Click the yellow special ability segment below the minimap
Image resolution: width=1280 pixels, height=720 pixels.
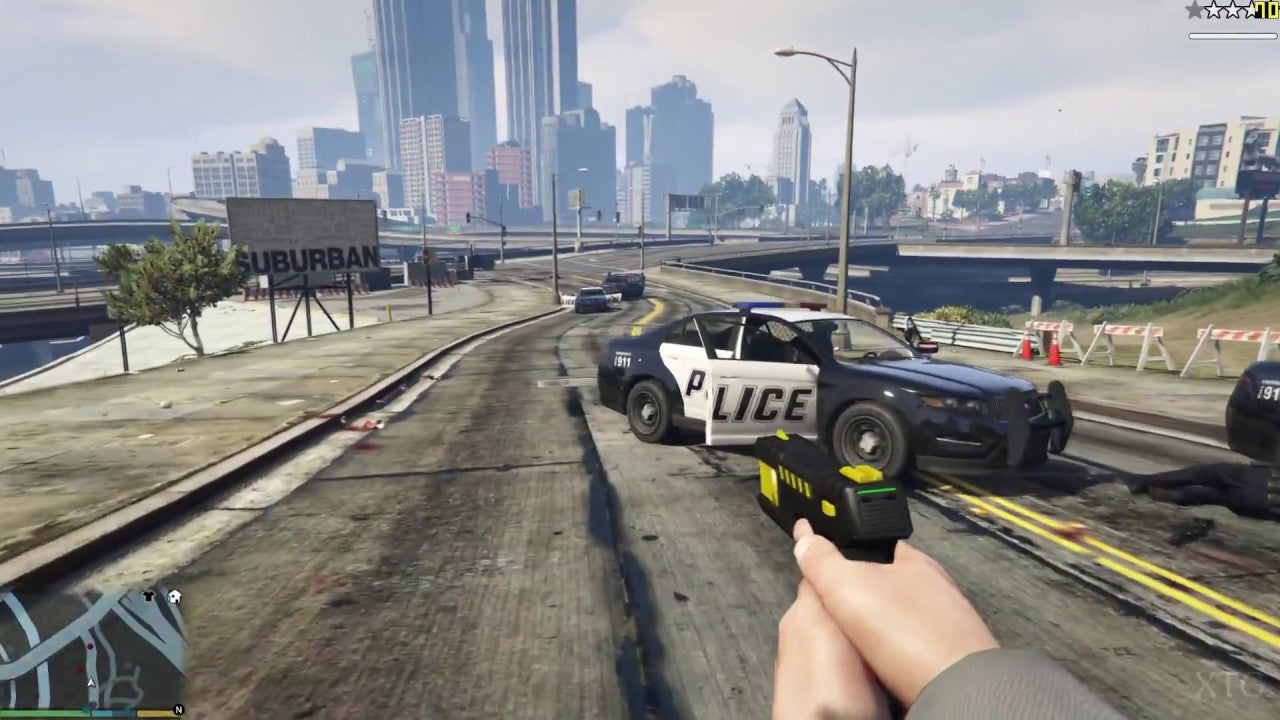(x=156, y=713)
